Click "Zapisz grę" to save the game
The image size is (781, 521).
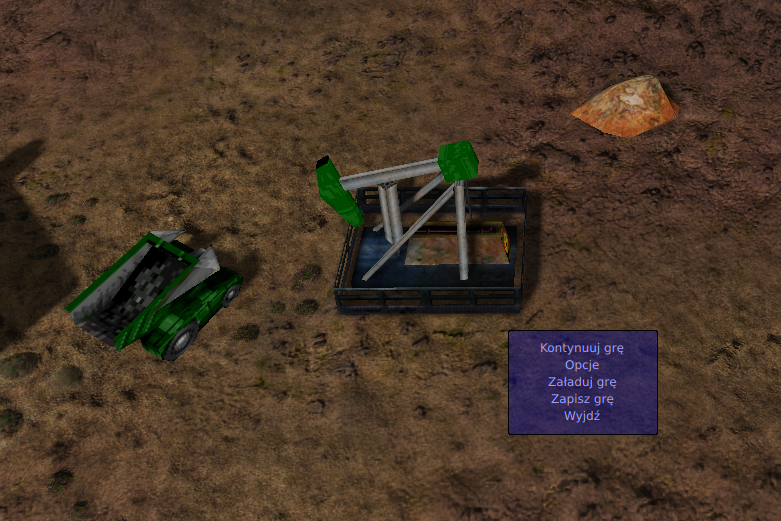pyautogui.click(x=582, y=399)
